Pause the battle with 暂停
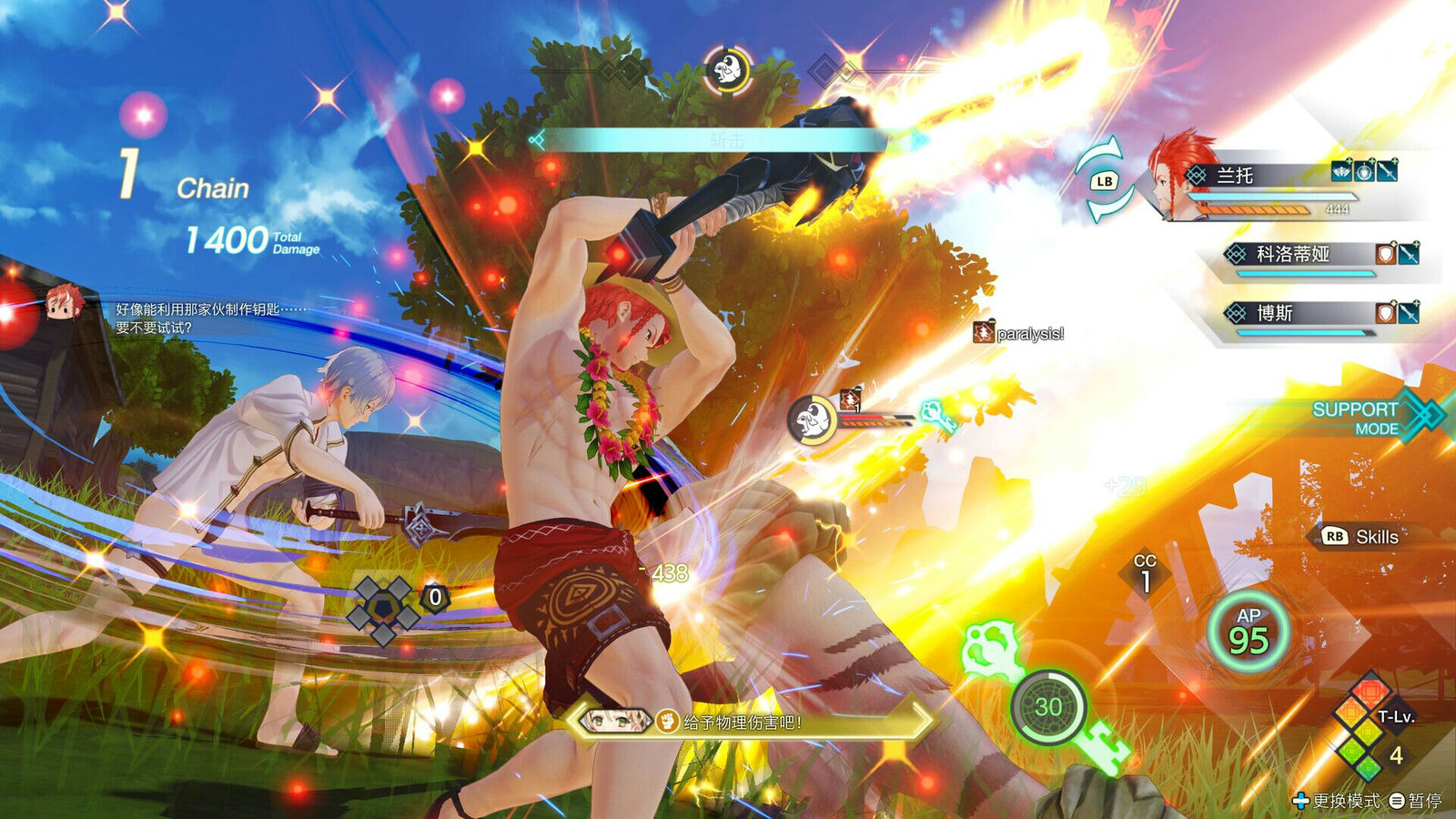The width and height of the screenshot is (1456, 819). (1416, 801)
